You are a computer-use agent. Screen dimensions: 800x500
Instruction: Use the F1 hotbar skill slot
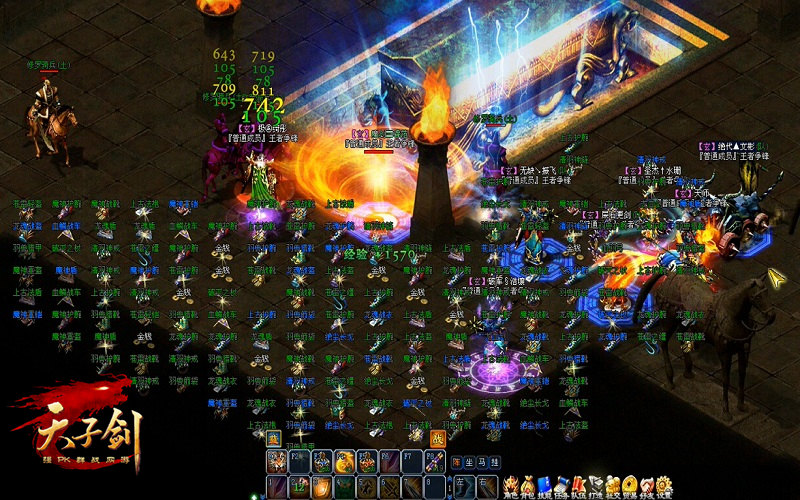(x=276, y=462)
